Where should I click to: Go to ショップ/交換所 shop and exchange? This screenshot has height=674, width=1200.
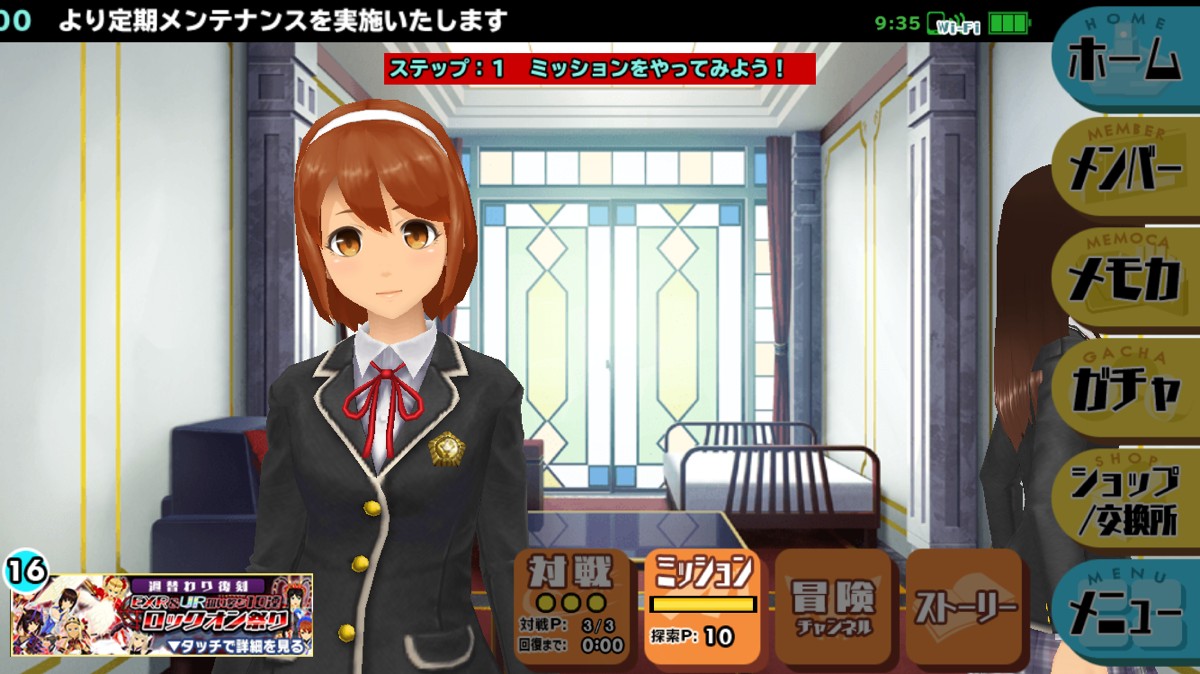pos(1125,500)
